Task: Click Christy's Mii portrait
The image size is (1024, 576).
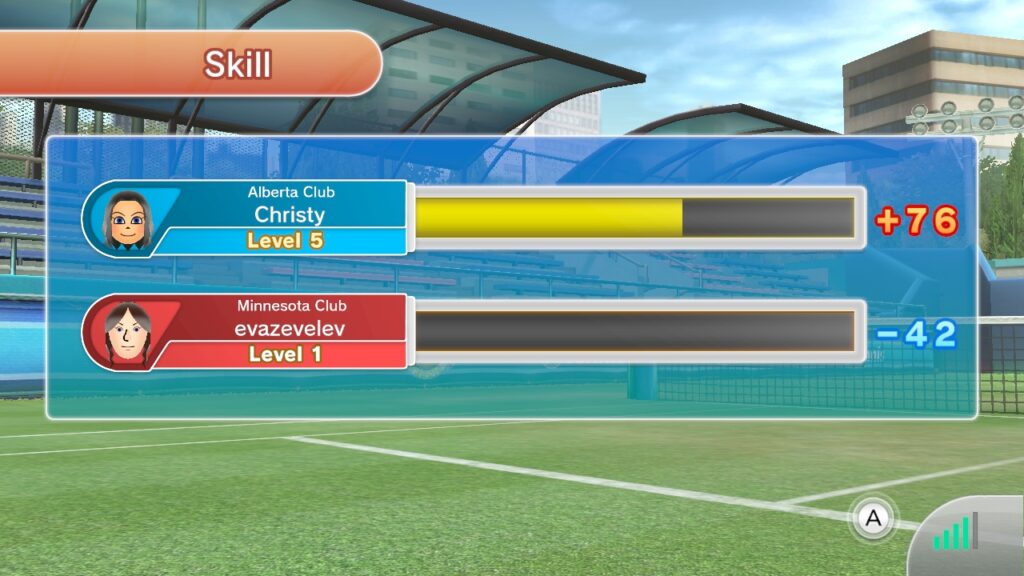Action: click(x=127, y=219)
